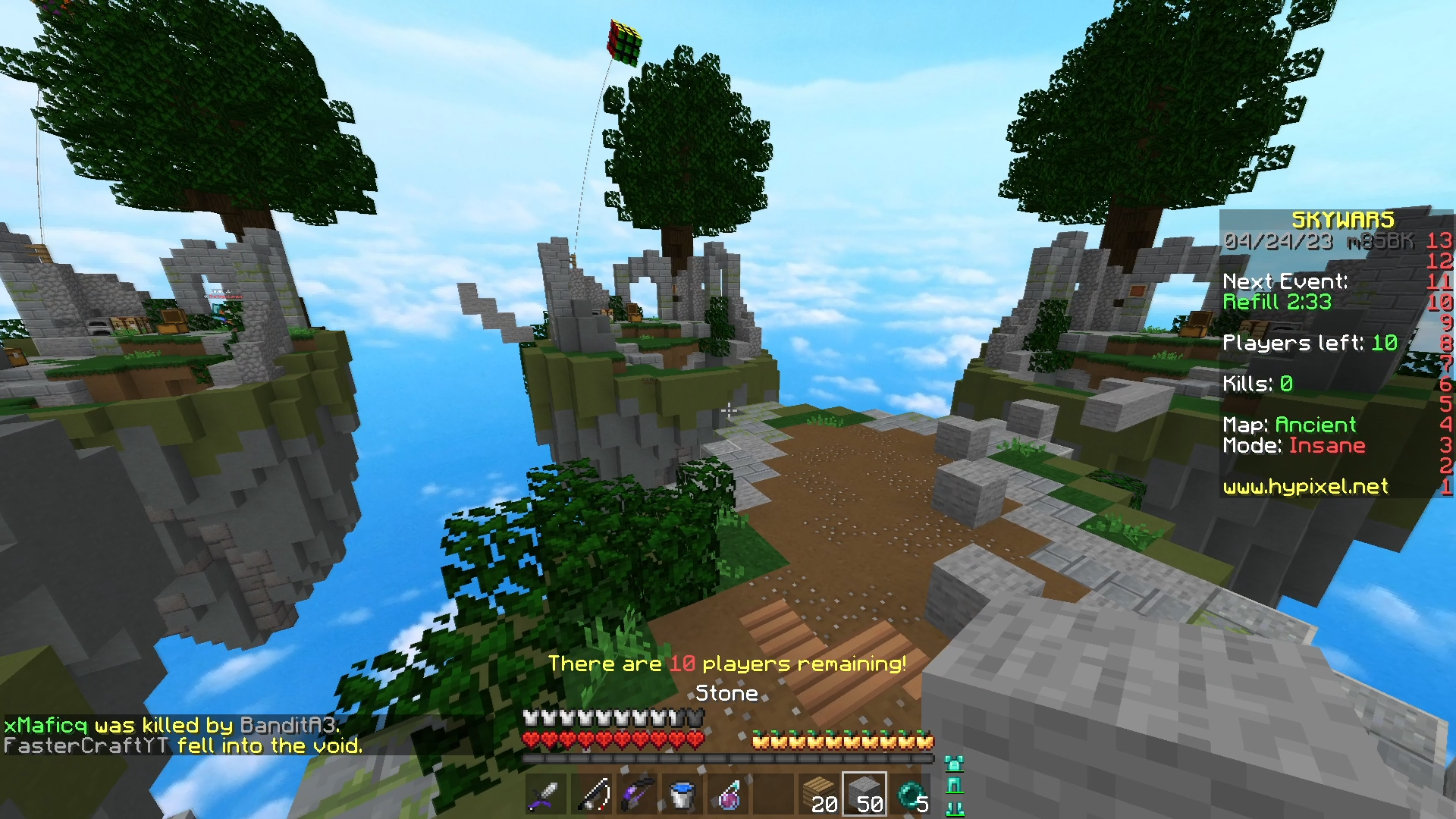The image size is (1456, 819).
Task: Select the ender pearls in the hotbar
Action: (910, 793)
